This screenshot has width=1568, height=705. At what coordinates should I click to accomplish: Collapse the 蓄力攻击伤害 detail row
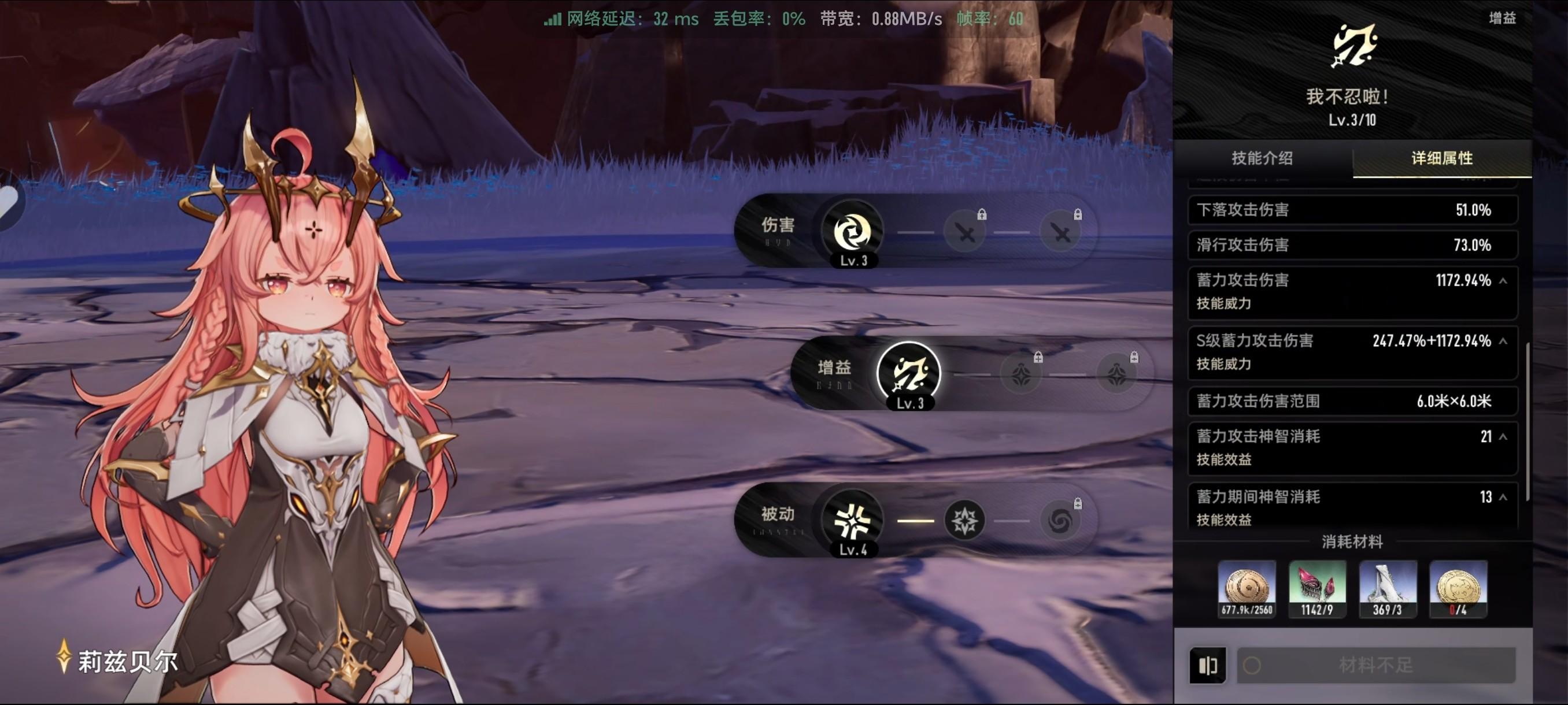click(1503, 280)
